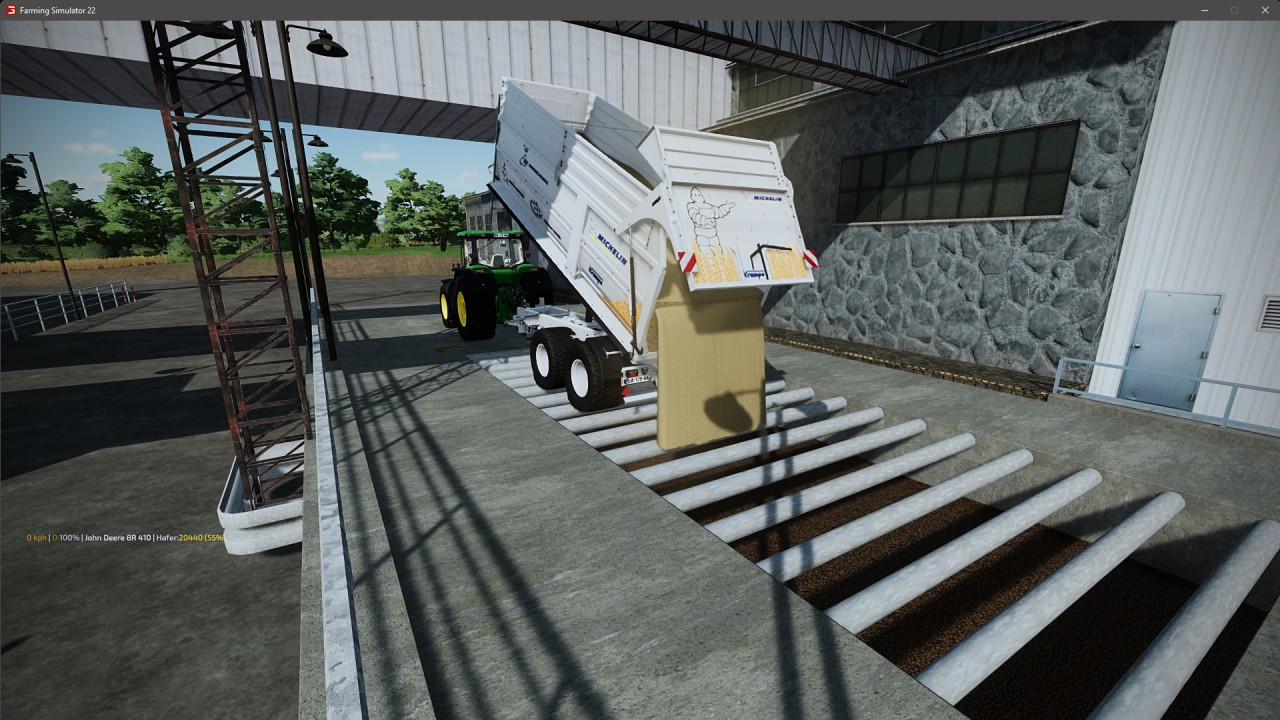Select the John Deere 8R 410 vehicle label
This screenshot has height=720, width=1280.
click(116, 537)
